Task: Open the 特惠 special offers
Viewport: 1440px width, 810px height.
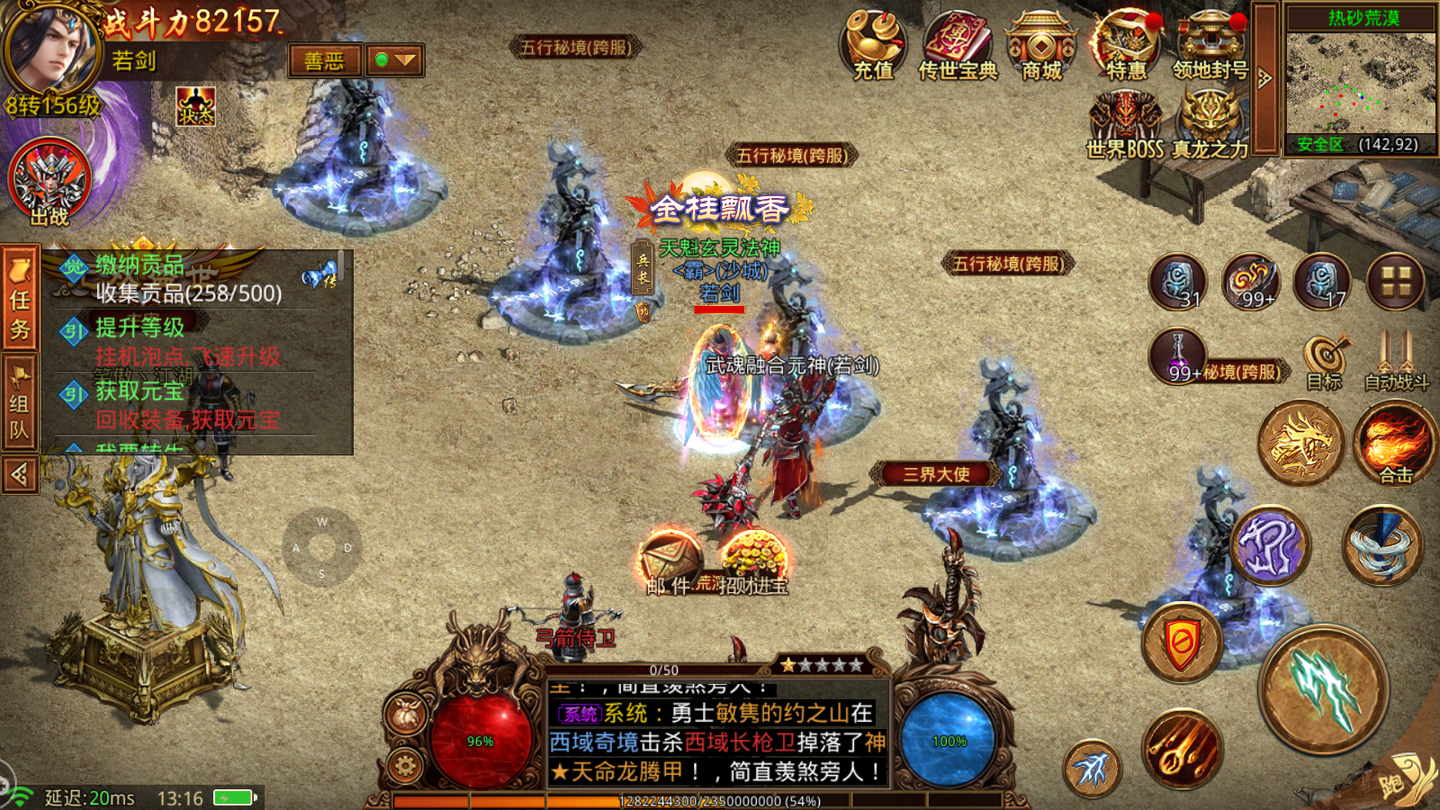Action: (x=1126, y=45)
